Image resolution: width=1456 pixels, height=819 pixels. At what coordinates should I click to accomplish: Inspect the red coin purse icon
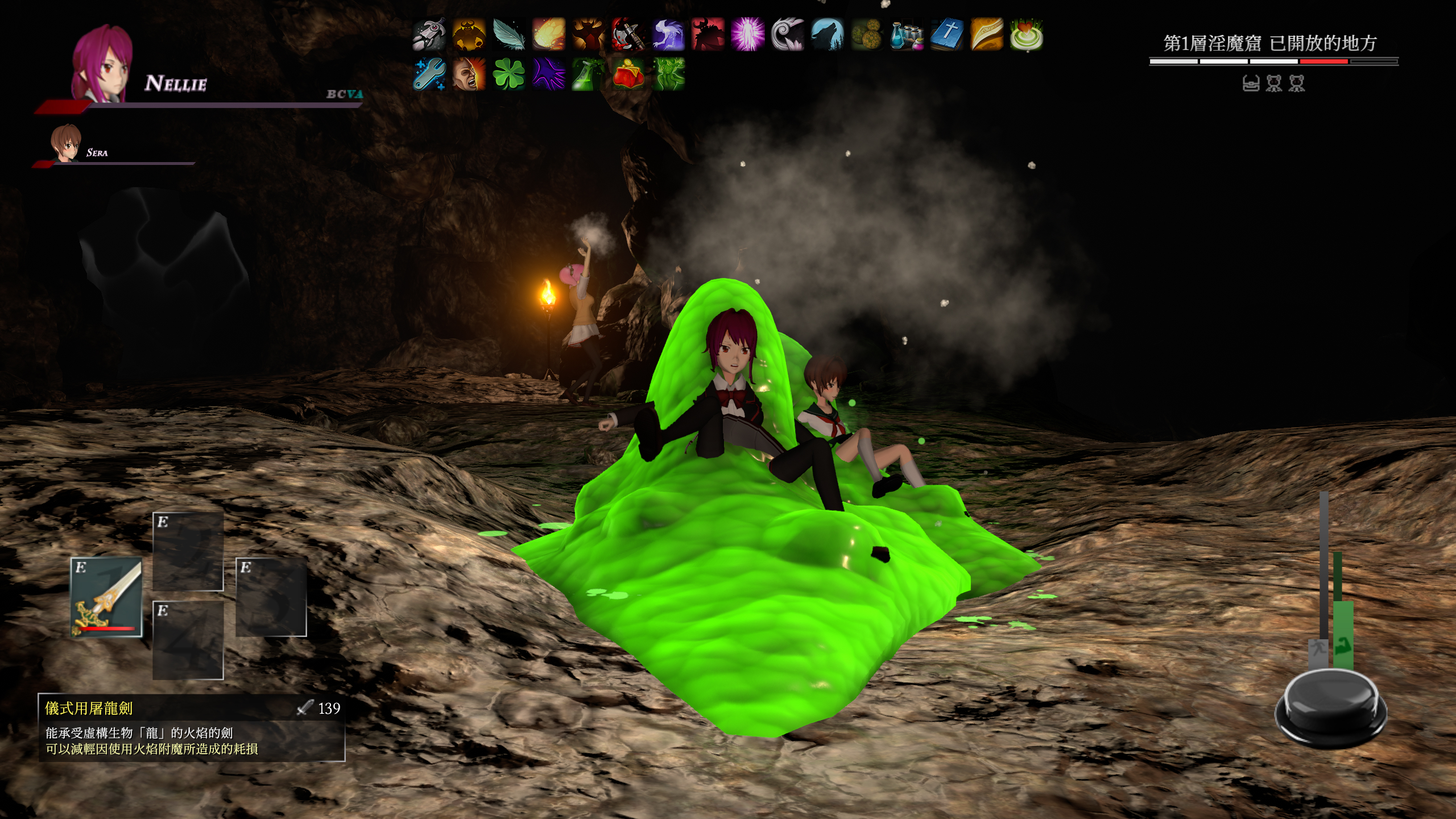(x=628, y=74)
